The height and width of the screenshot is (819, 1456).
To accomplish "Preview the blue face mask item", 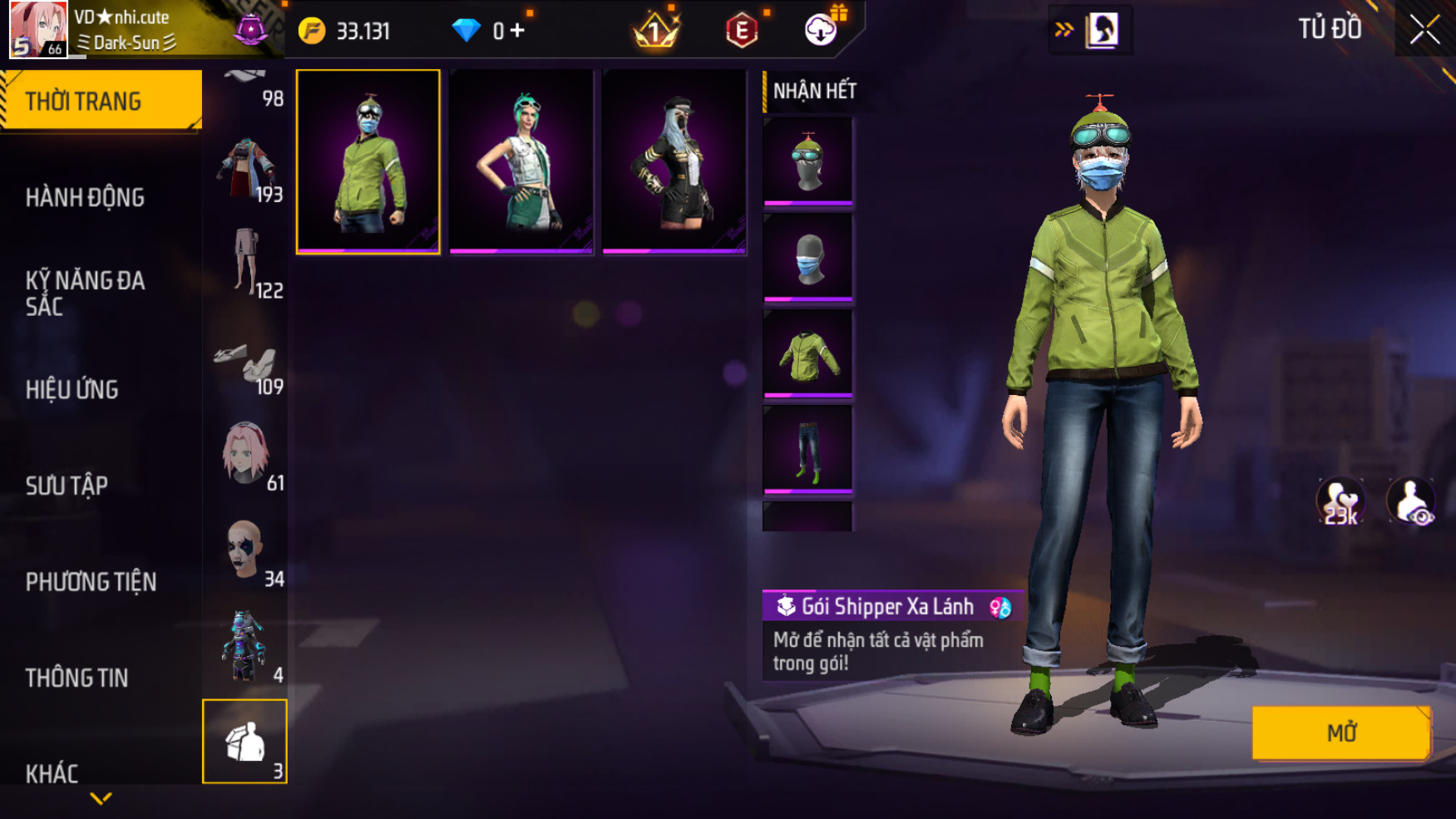I will click(x=807, y=258).
